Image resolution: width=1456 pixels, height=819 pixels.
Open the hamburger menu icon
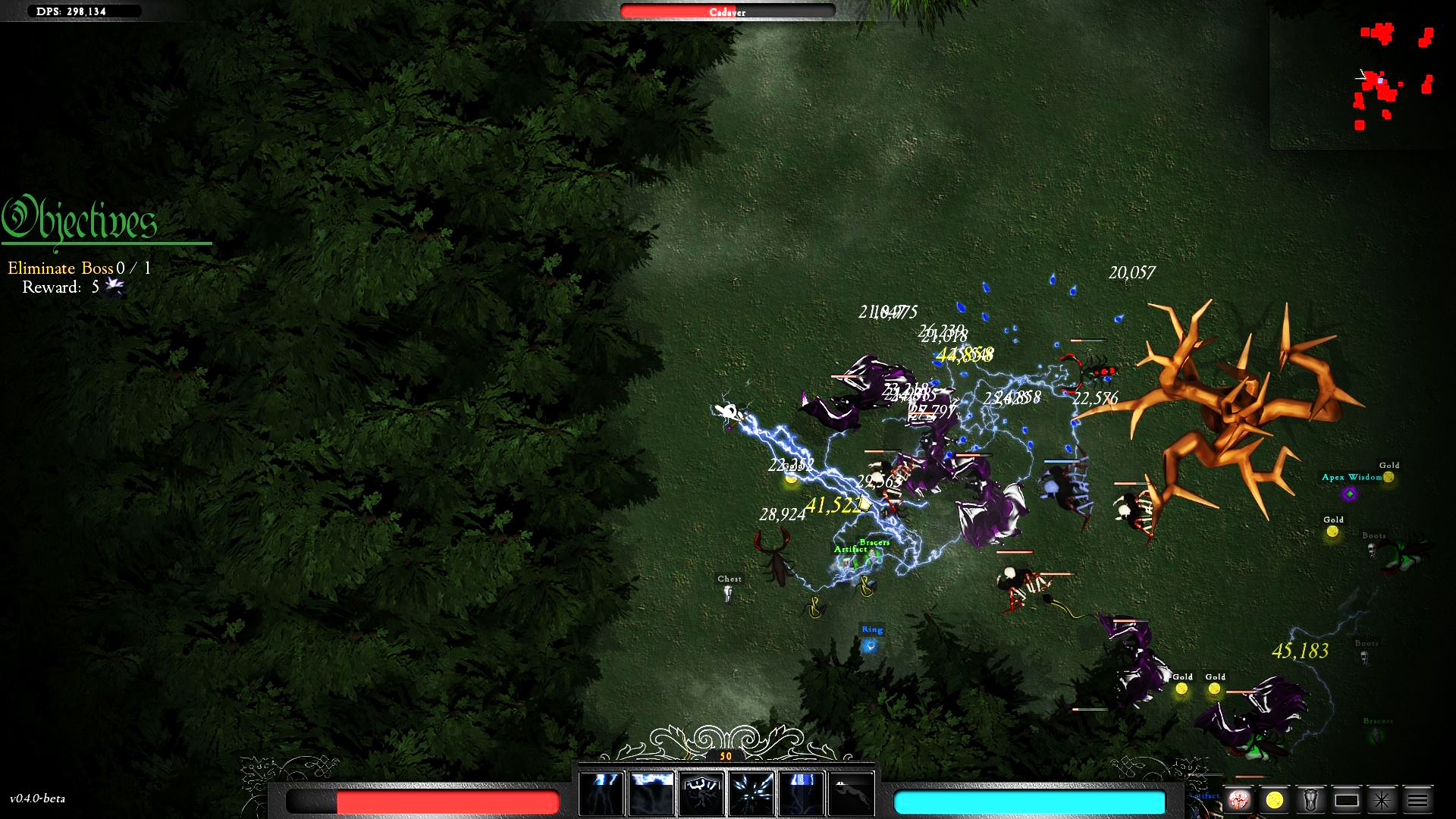click(1417, 799)
